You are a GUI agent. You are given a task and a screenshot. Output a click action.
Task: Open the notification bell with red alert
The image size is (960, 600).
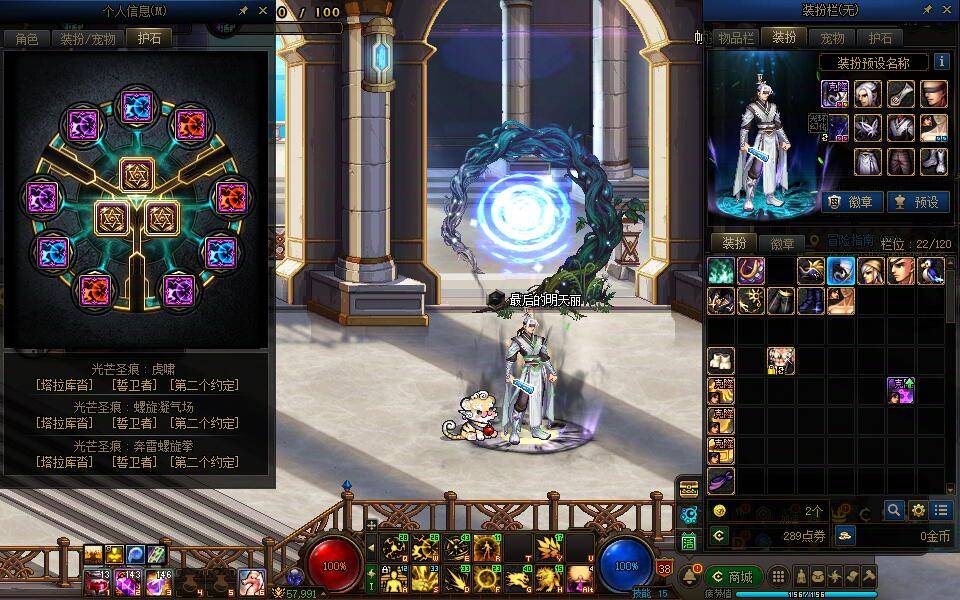[689, 577]
